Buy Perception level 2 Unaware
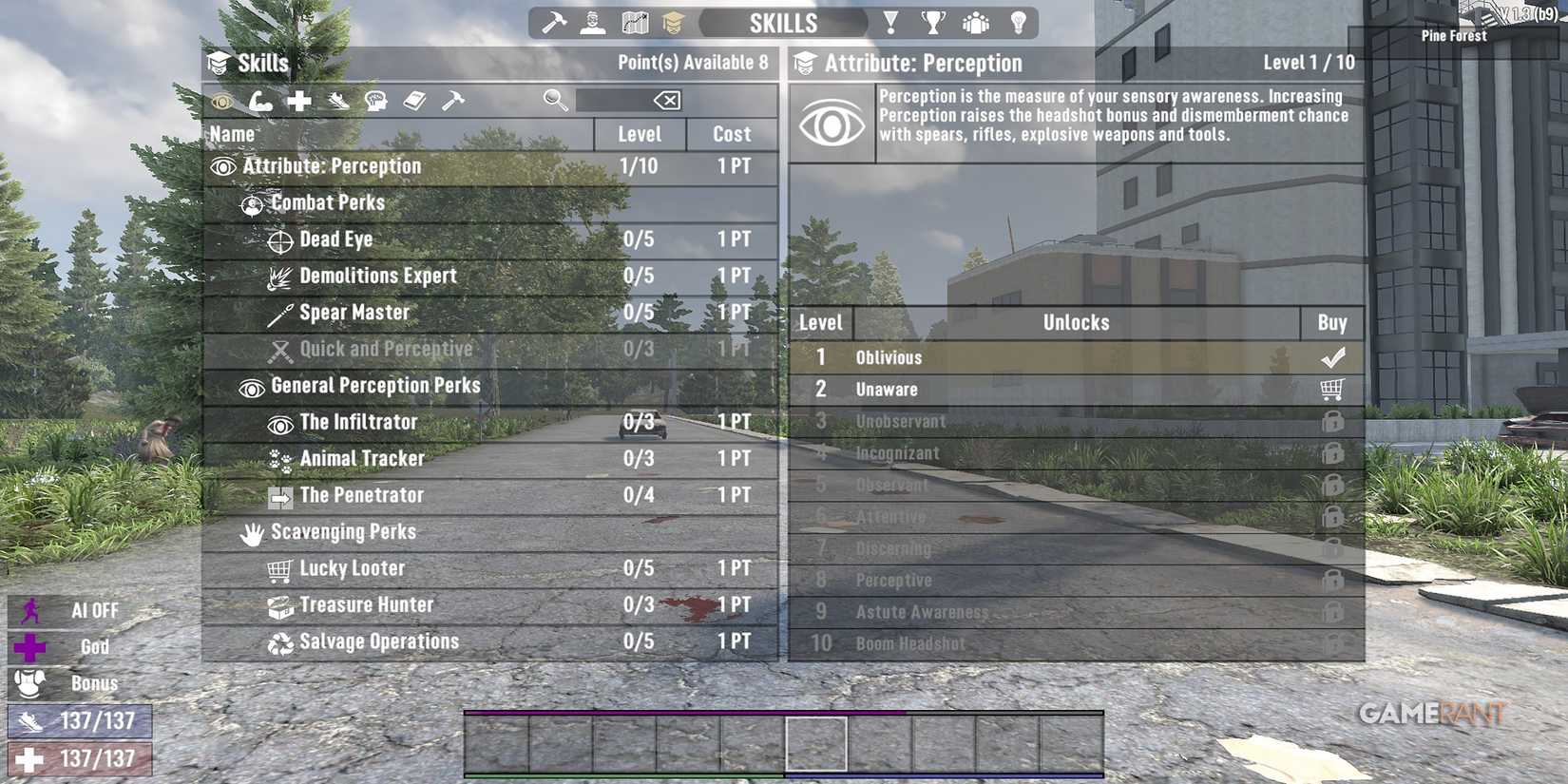This screenshot has width=1568, height=784. (1335, 390)
